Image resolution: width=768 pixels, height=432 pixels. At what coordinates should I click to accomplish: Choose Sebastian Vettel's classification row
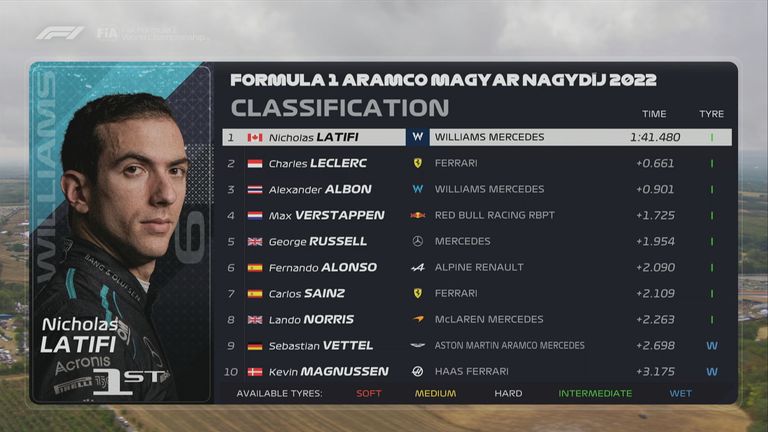pyautogui.click(x=476, y=345)
